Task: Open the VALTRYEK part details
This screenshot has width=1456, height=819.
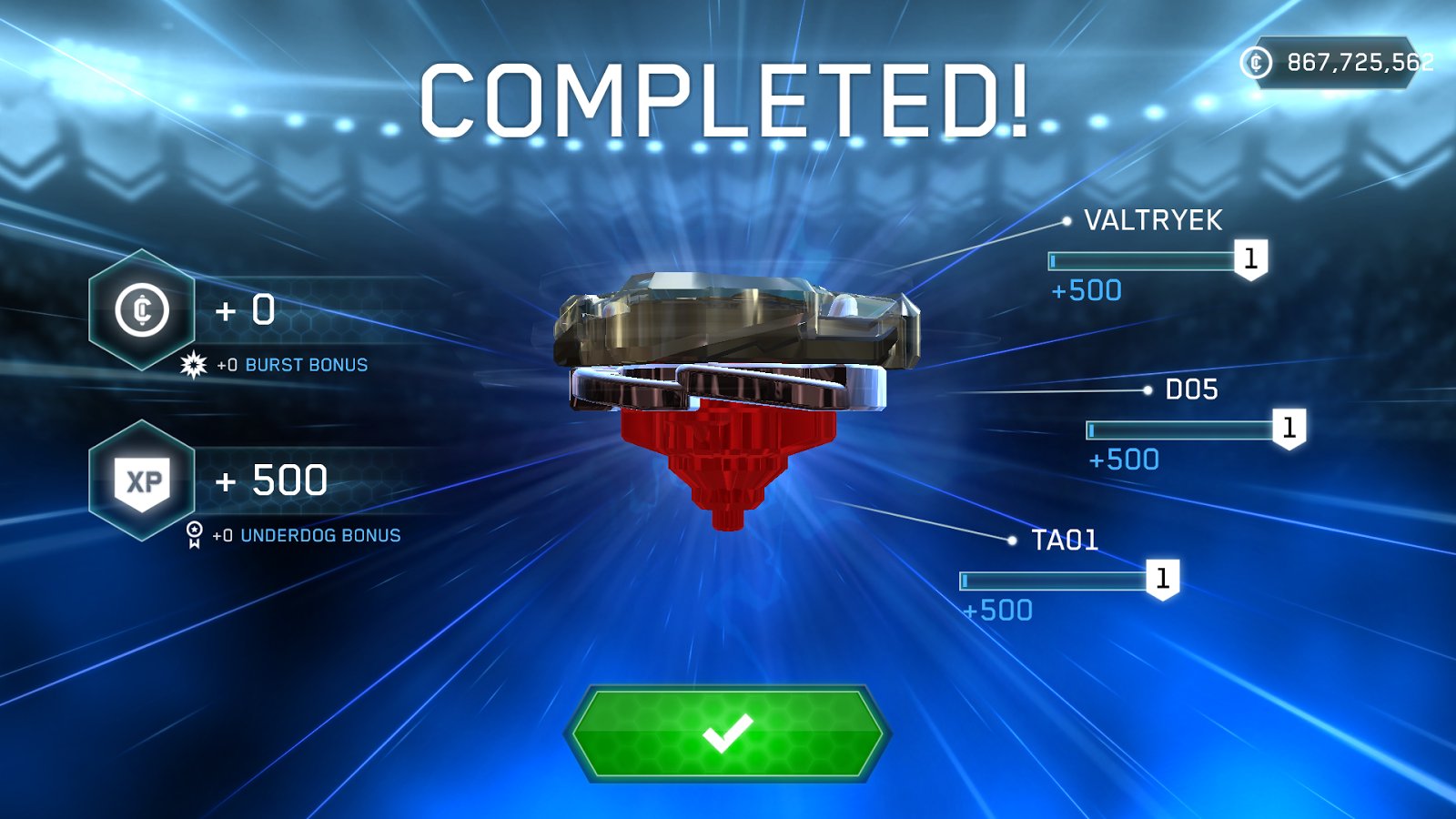Action: click(1154, 219)
